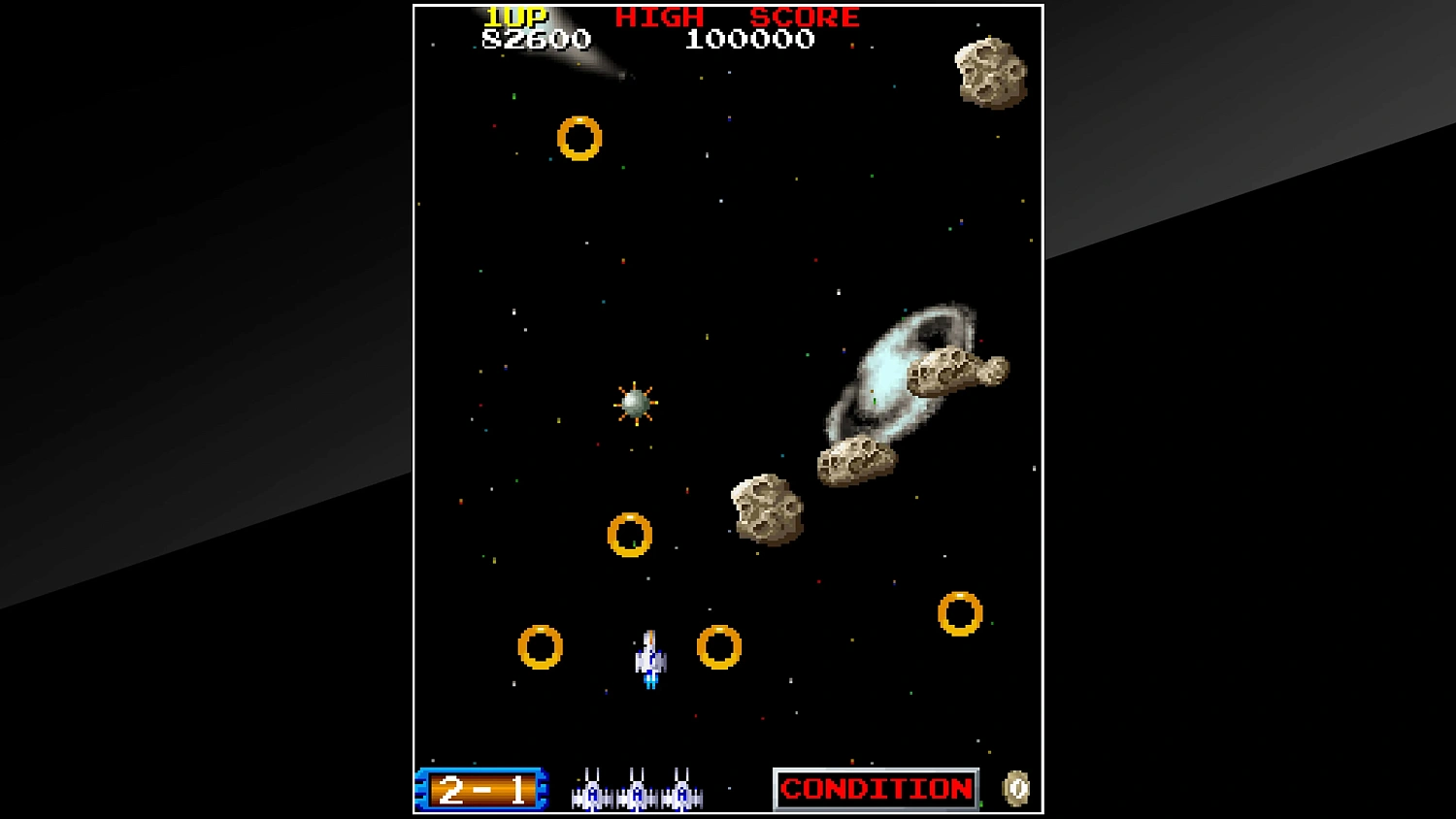The height and width of the screenshot is (819, 1456).
Task: Click the large asteroid below the black hole
Action: pos(767,511)
